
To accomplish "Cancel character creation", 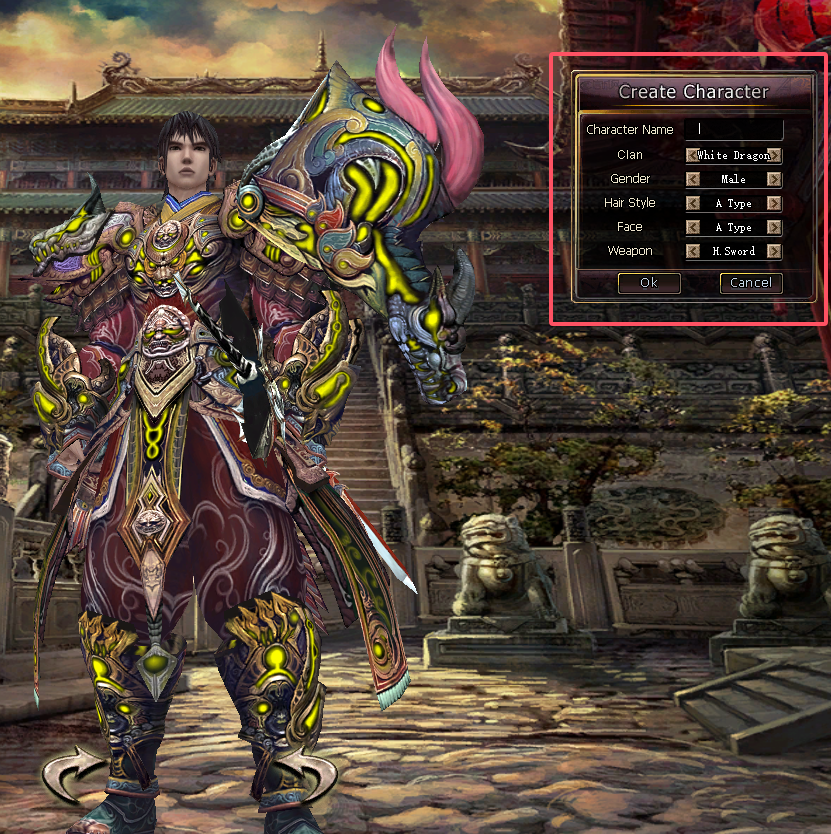I will coord(750,283).
